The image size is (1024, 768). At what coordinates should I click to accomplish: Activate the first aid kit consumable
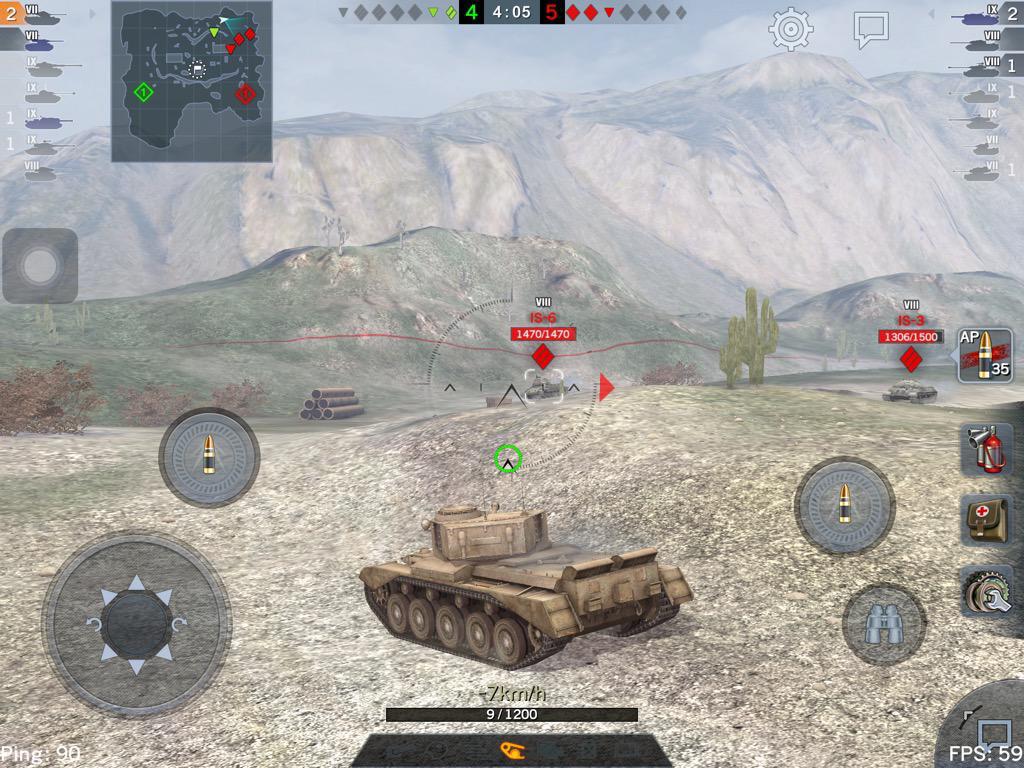(986, 519)
